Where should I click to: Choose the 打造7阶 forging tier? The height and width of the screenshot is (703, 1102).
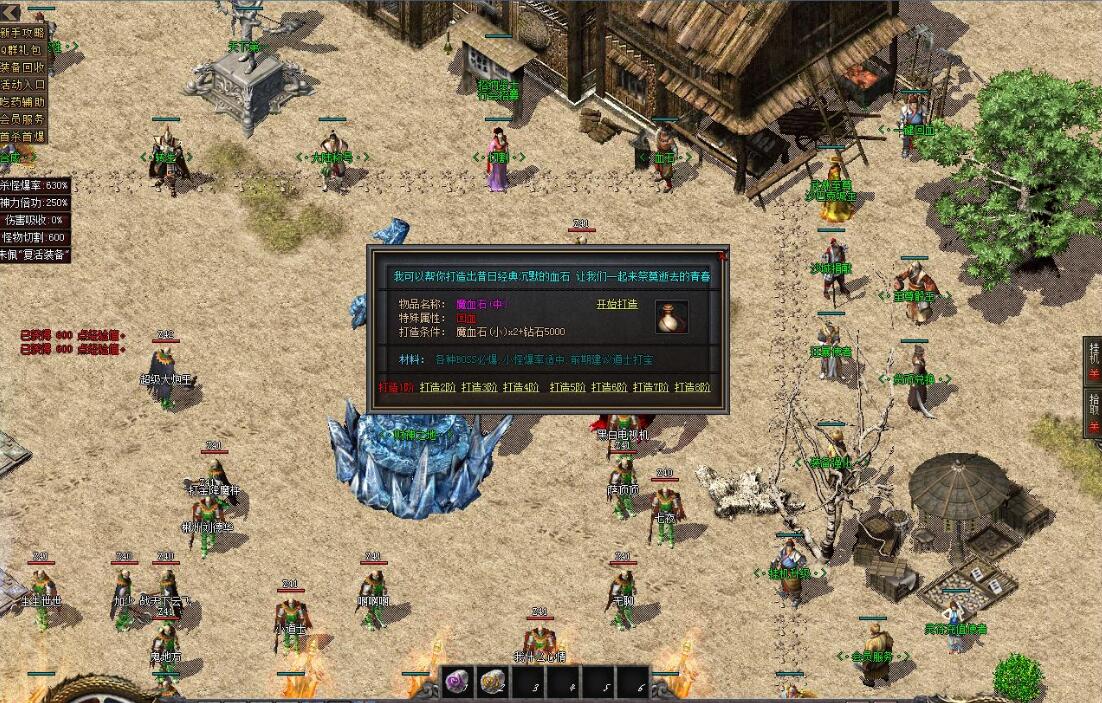(x=651, y=387)
